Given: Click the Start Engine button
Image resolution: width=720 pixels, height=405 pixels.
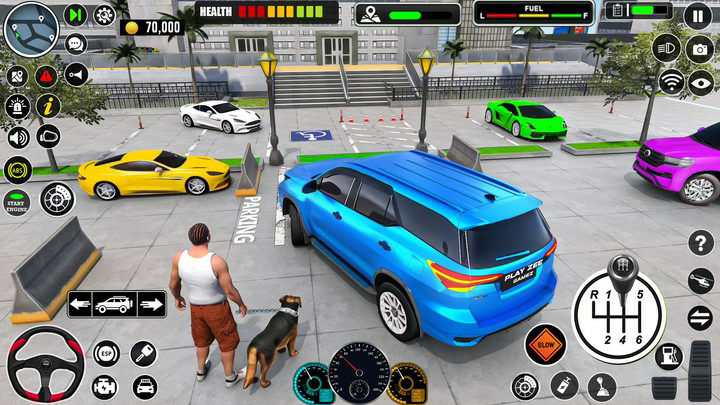Looking at the screenshot, I should pyautogui.click(x=16, y=201).
